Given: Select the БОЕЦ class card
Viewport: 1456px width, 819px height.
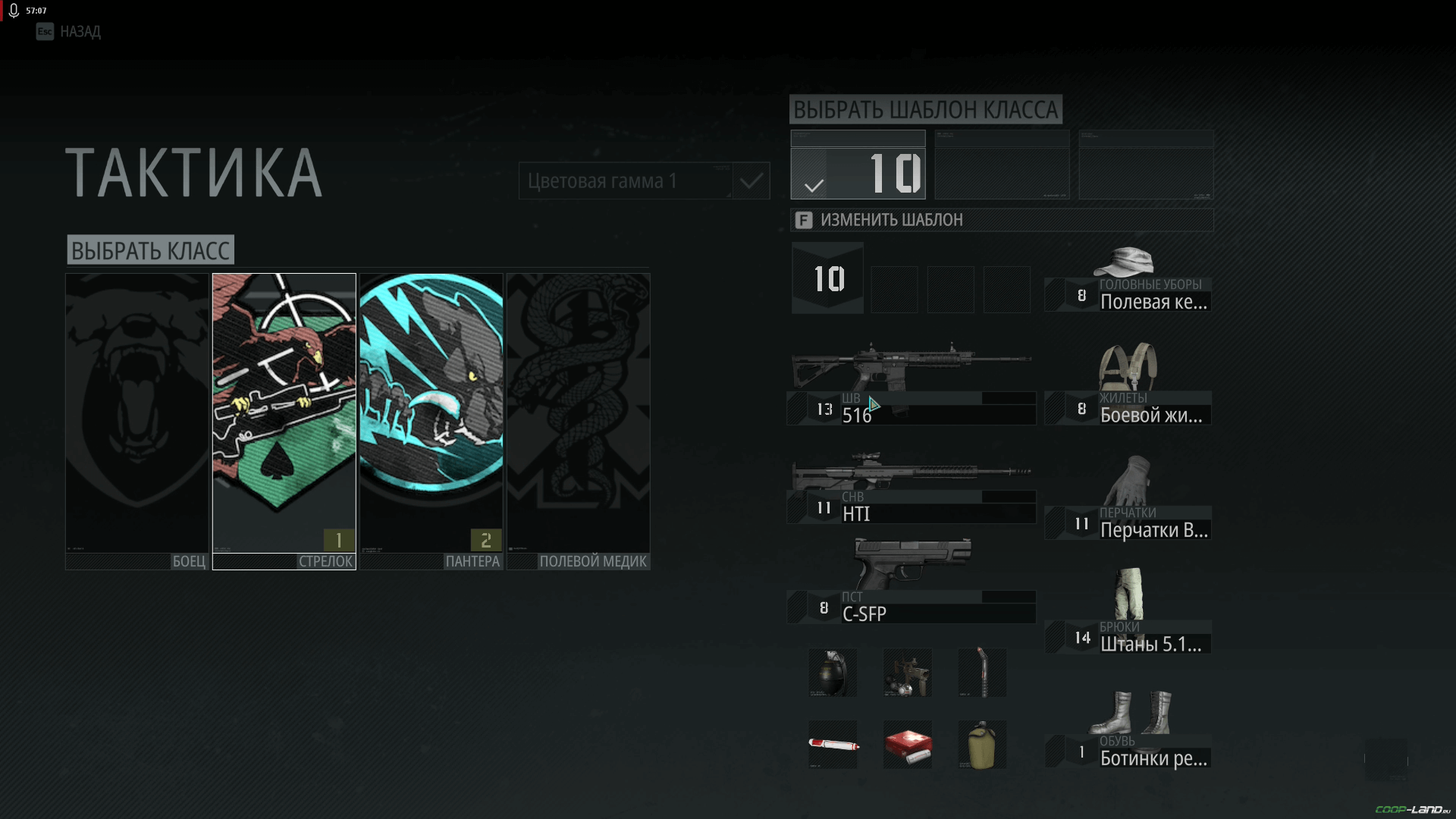Looking at the screenshot, I should coord(136,421).
